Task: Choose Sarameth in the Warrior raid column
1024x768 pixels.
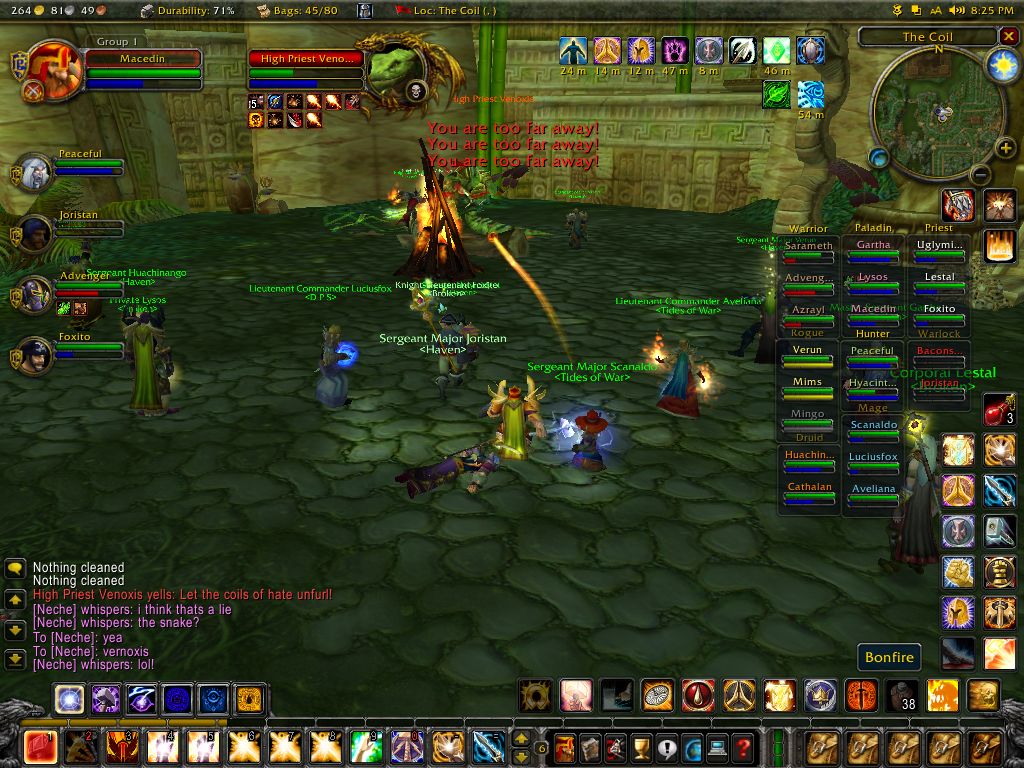Action: click(808, 247)
